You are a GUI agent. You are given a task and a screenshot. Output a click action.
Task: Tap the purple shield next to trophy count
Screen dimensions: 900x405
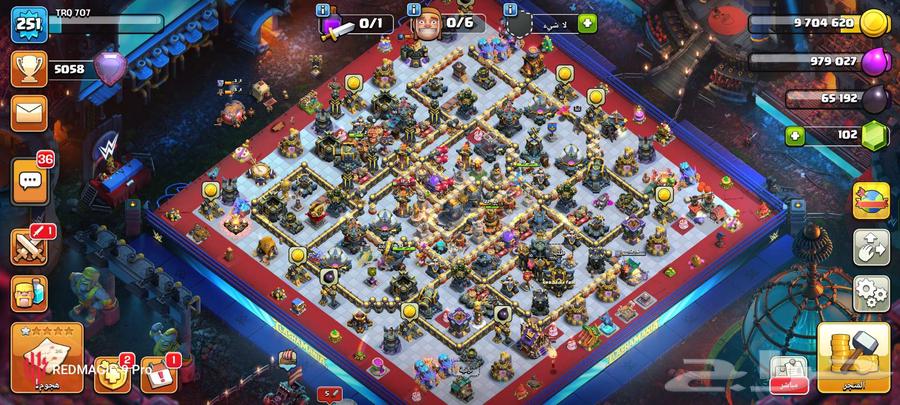(x=108, y=68)
